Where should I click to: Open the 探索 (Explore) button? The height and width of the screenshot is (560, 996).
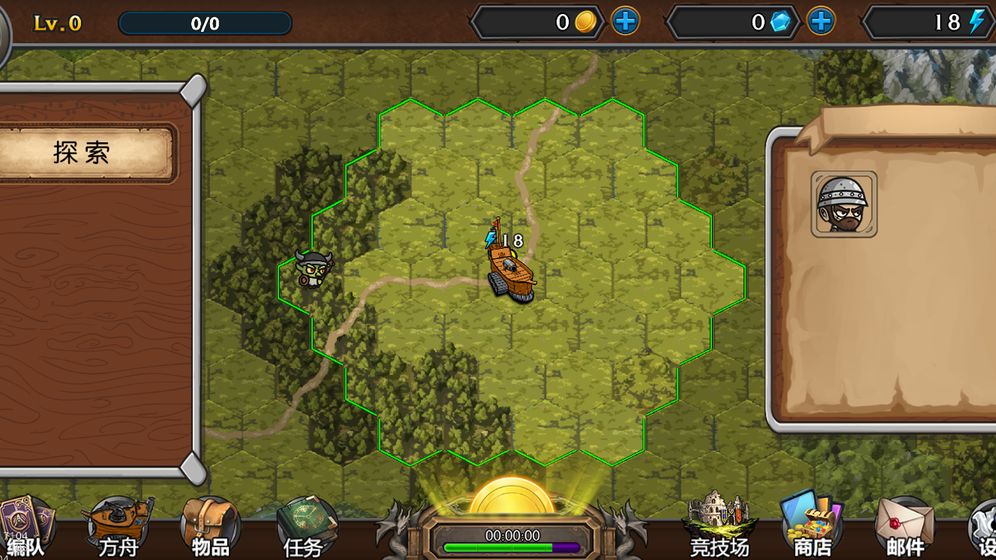[83, 153]
